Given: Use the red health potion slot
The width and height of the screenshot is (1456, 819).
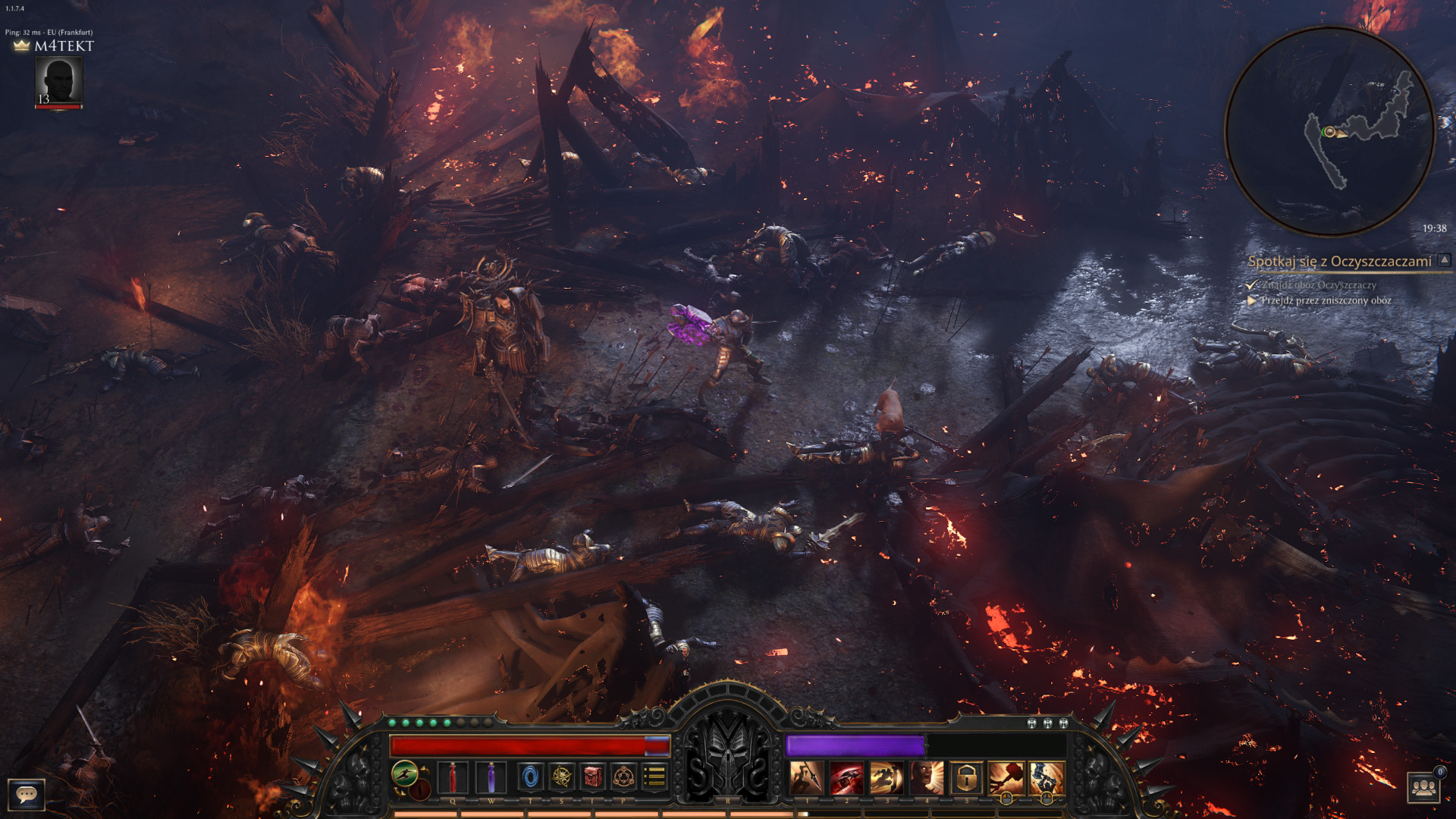Looking at the screenshot, I should pyautogui.click(x=453, y=777).
